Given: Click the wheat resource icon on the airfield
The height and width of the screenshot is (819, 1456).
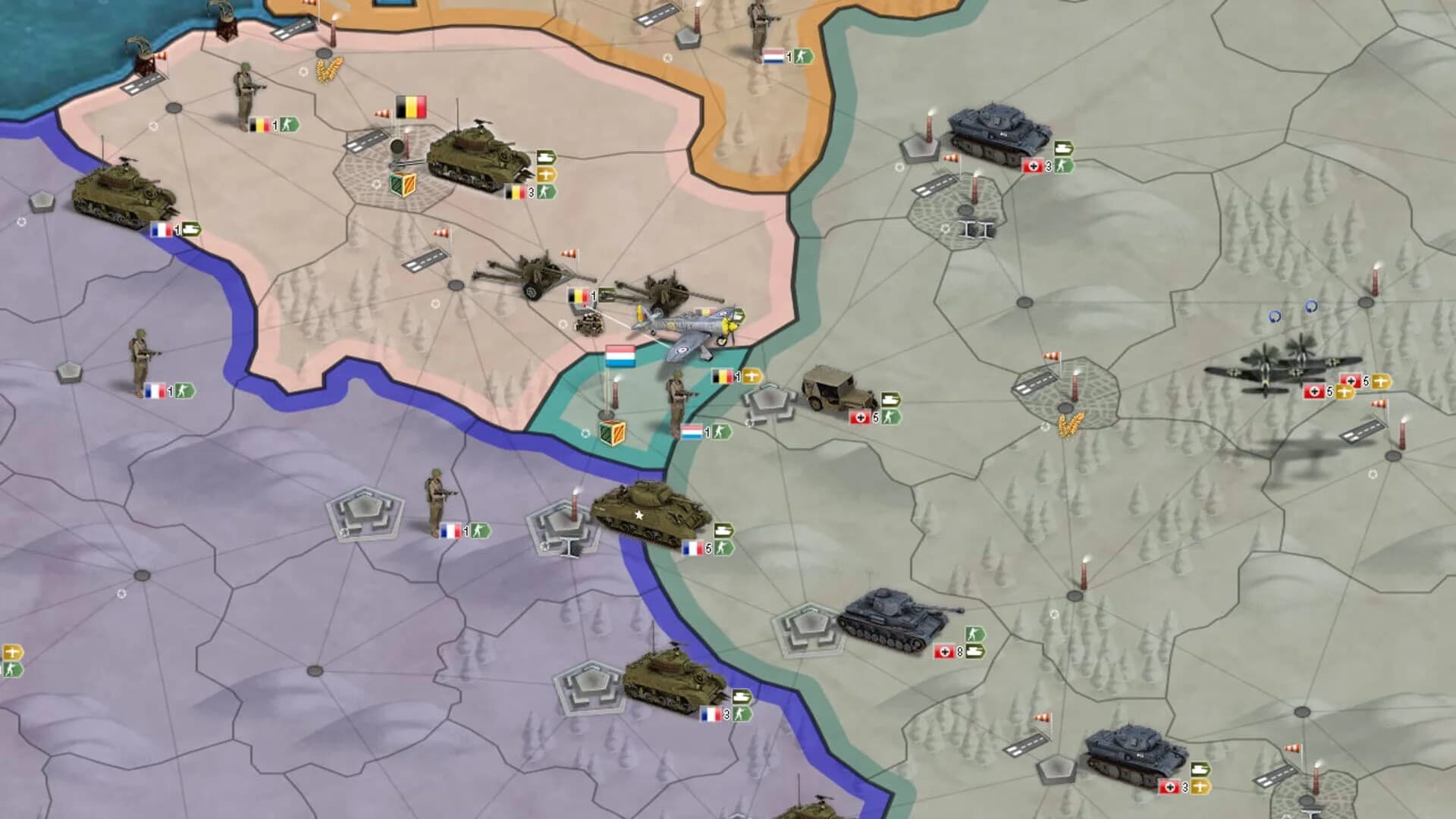Looking at the screenshot, I should pyautogui.click(x=1072, y=423).
